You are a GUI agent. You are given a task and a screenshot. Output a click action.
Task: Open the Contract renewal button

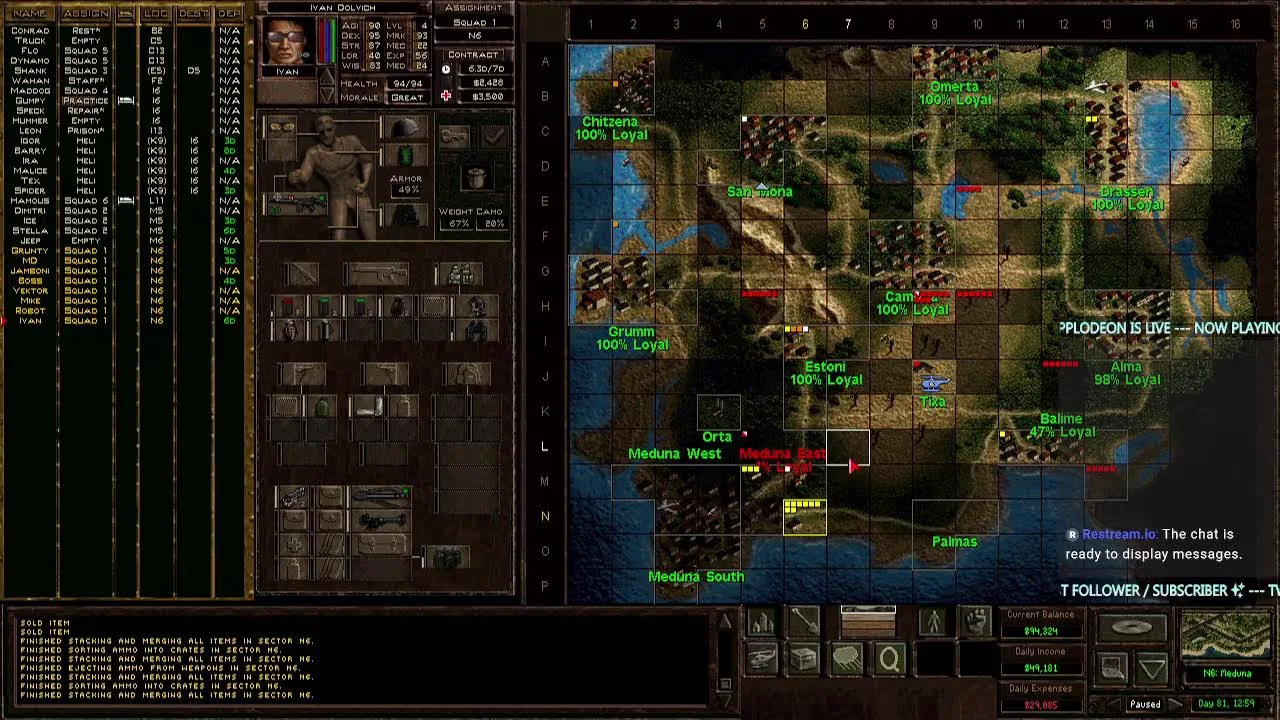[474, 55]
